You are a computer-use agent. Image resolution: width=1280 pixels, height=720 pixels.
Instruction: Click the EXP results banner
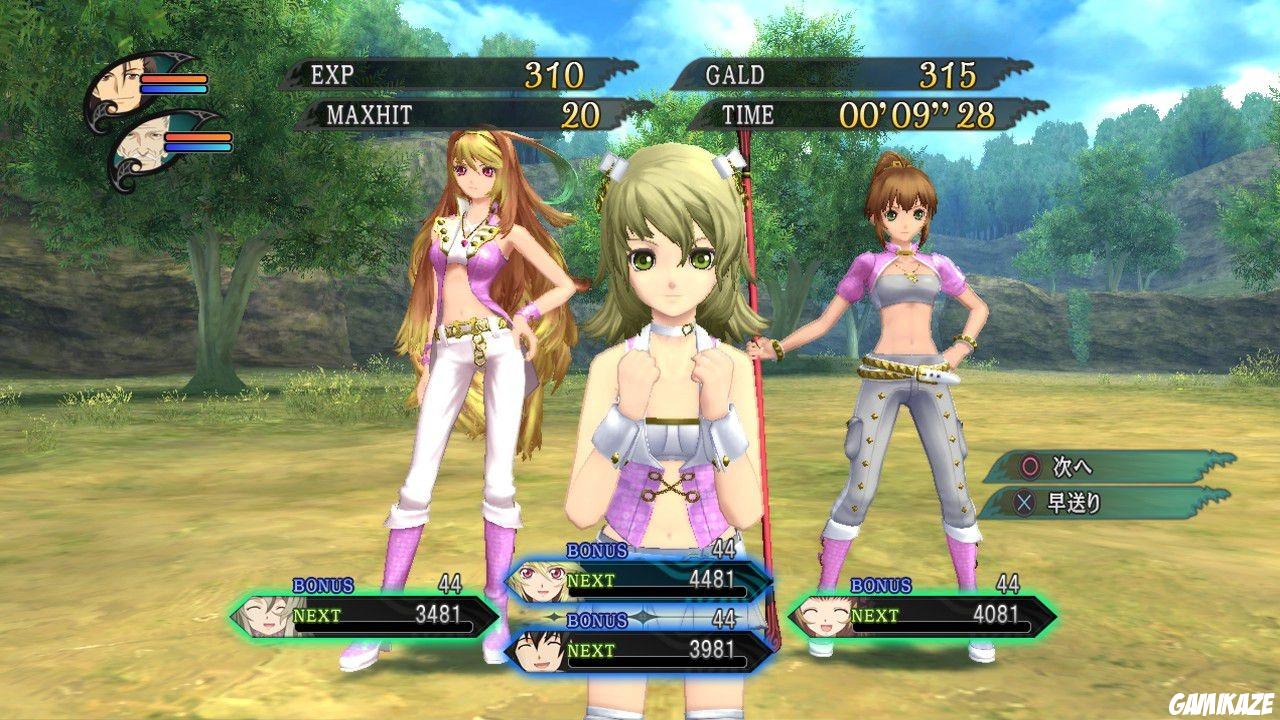click(440, 73)
